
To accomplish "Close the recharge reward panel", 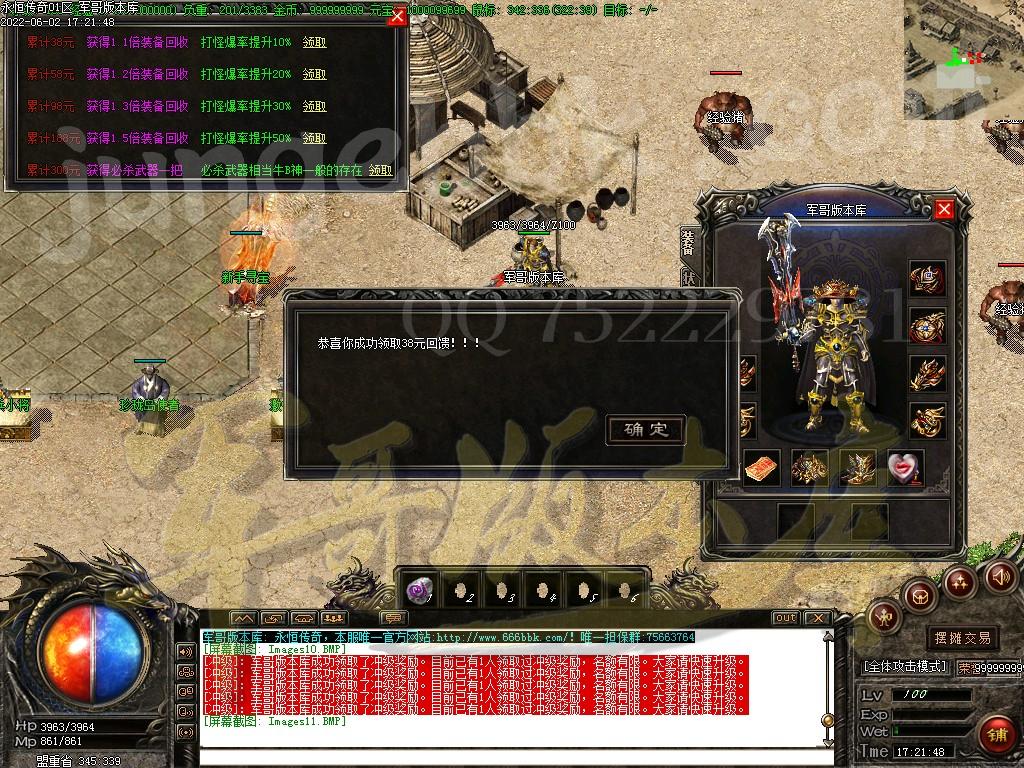I will (x=397, y=16).
